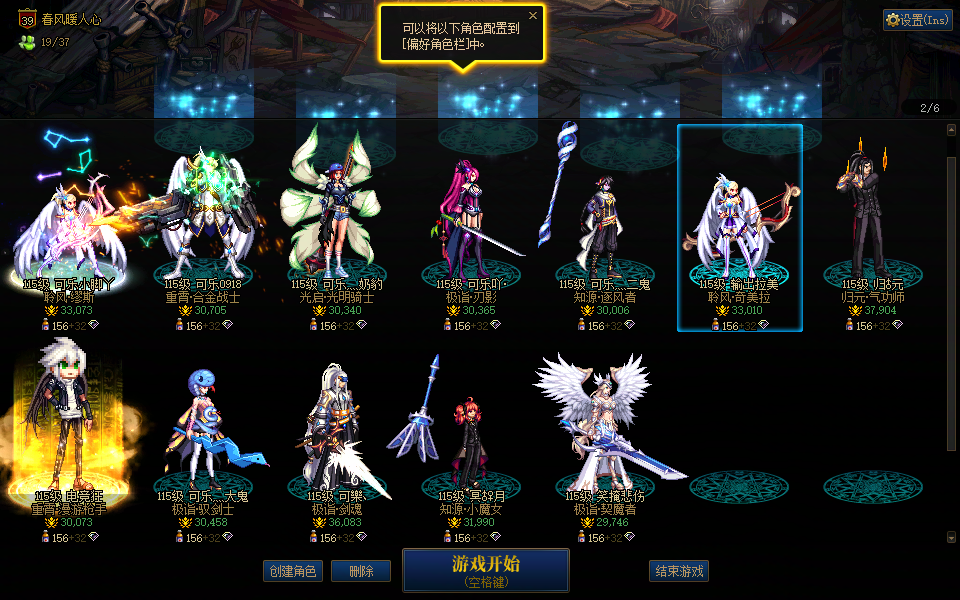960x600 pixels.
Task: Close the yellow tooltip popup
Action: coord(533,16)
